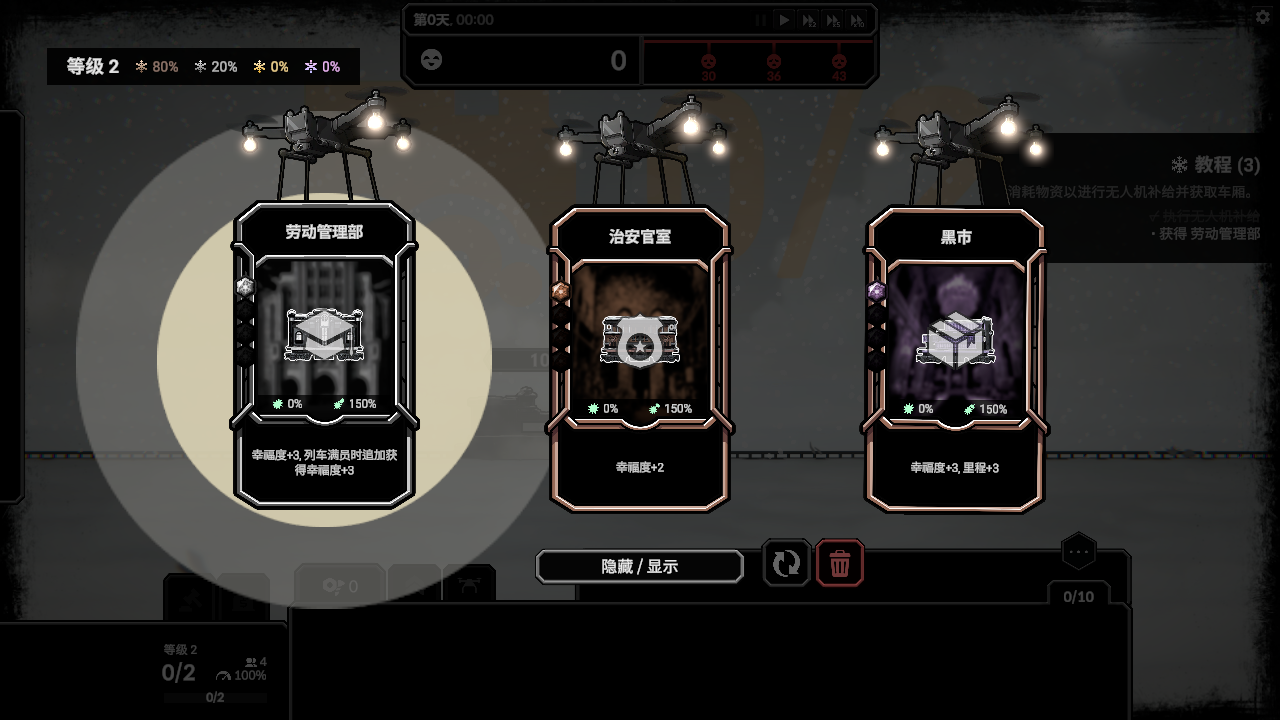Click the play speed button
Viewport: 1280px width, 720px height.
[785, 20]
